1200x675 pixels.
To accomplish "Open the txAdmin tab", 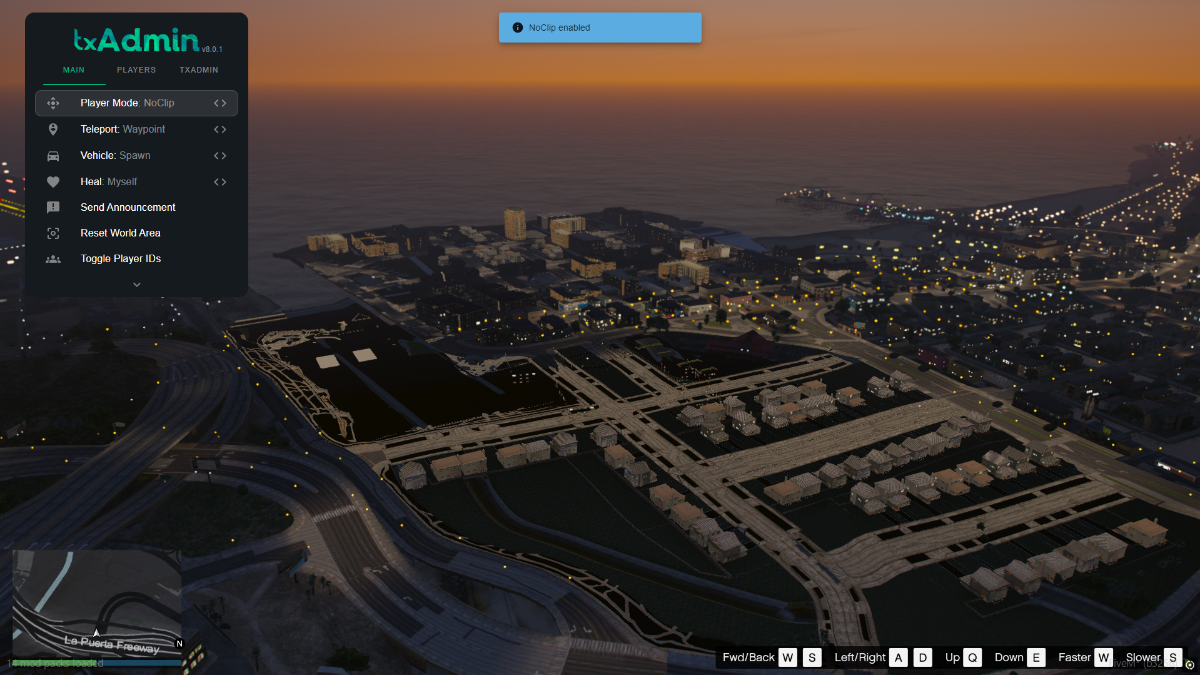I will (199, 70).
